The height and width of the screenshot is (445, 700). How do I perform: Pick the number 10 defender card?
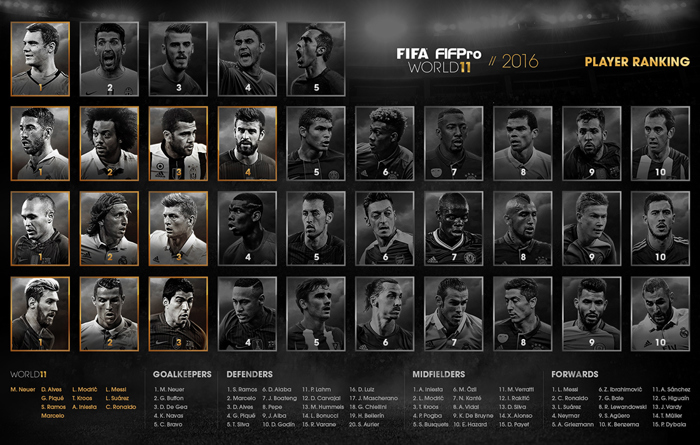(x=660, y=144)
